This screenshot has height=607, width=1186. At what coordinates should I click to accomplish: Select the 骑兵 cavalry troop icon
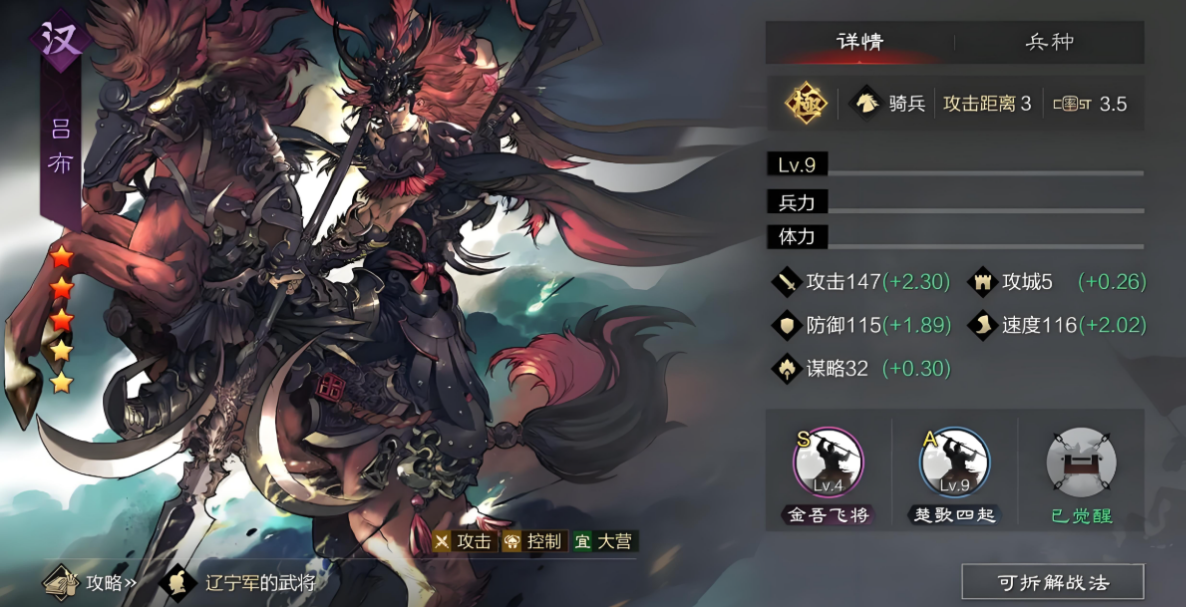[x=889, y=103]
